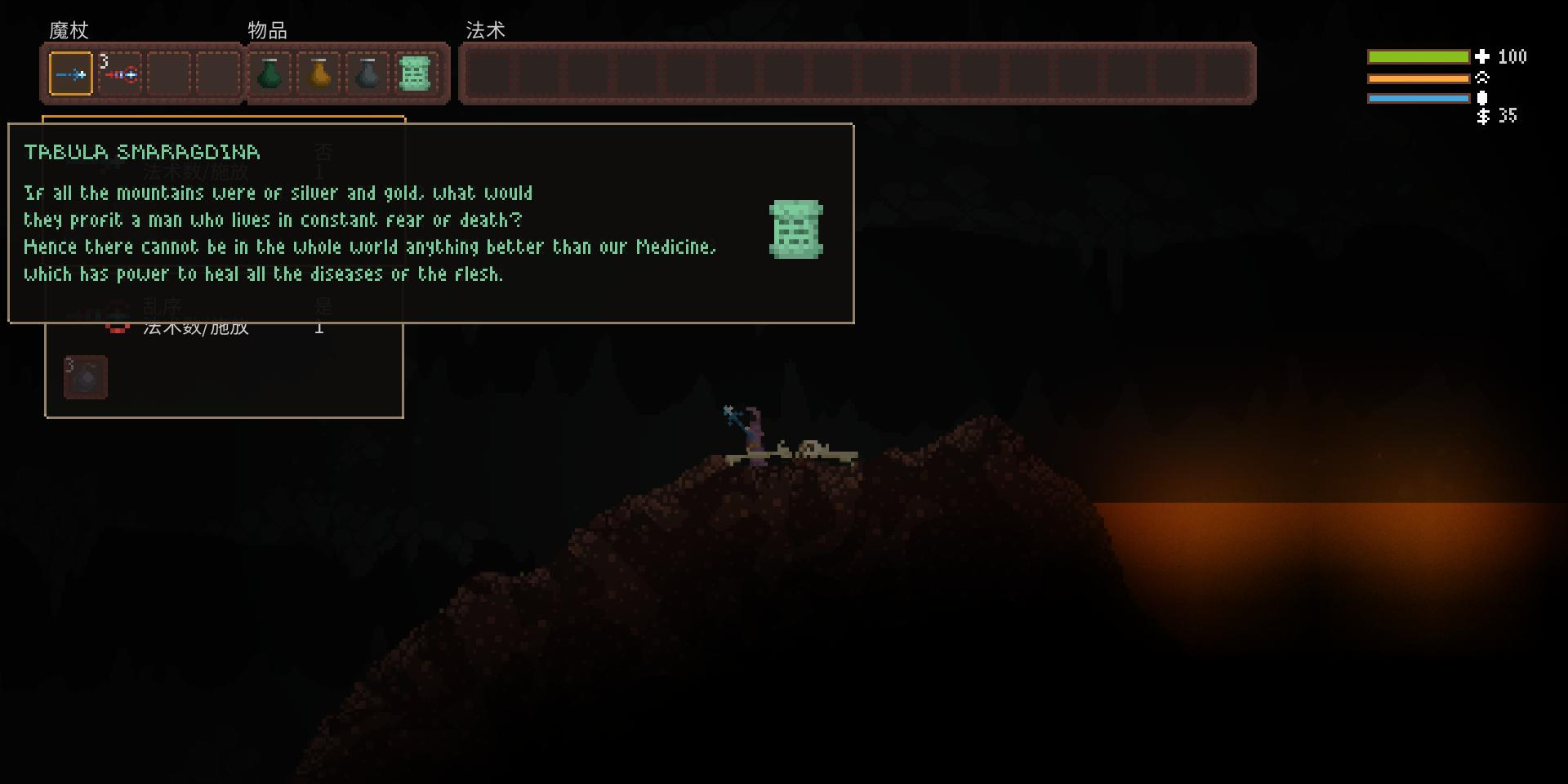Pick the green potion flask slot
1568x784 pixels.
tap(269, 74)
